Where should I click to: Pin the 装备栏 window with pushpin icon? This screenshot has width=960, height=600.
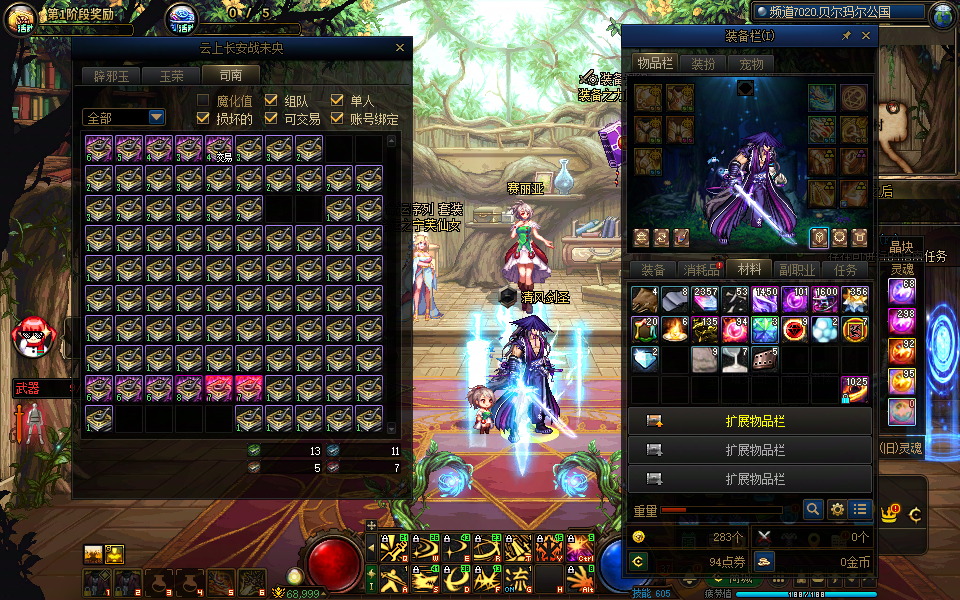pyautogui.click(x=846, y=36)
